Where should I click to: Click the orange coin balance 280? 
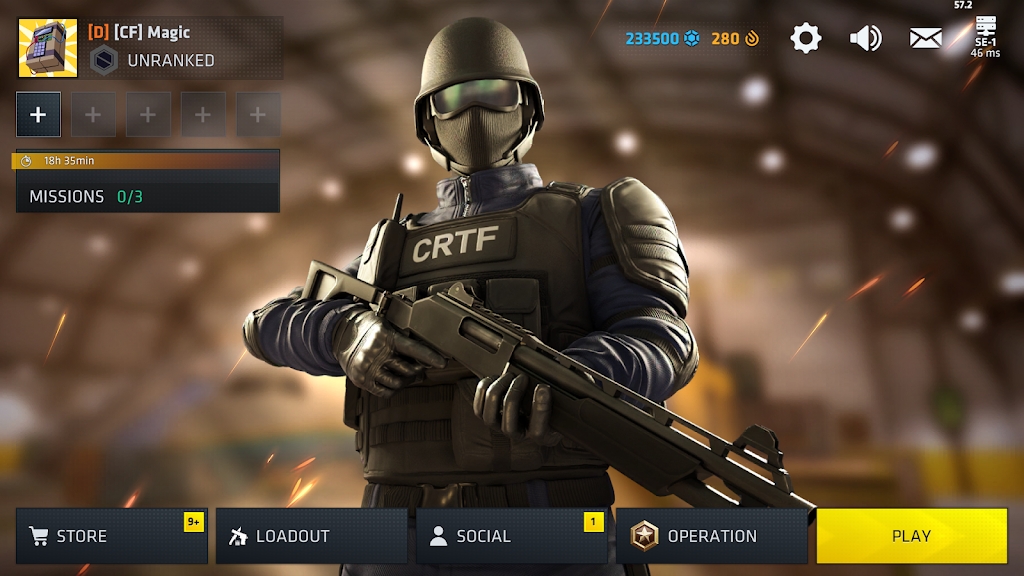(x=736, y=39)
